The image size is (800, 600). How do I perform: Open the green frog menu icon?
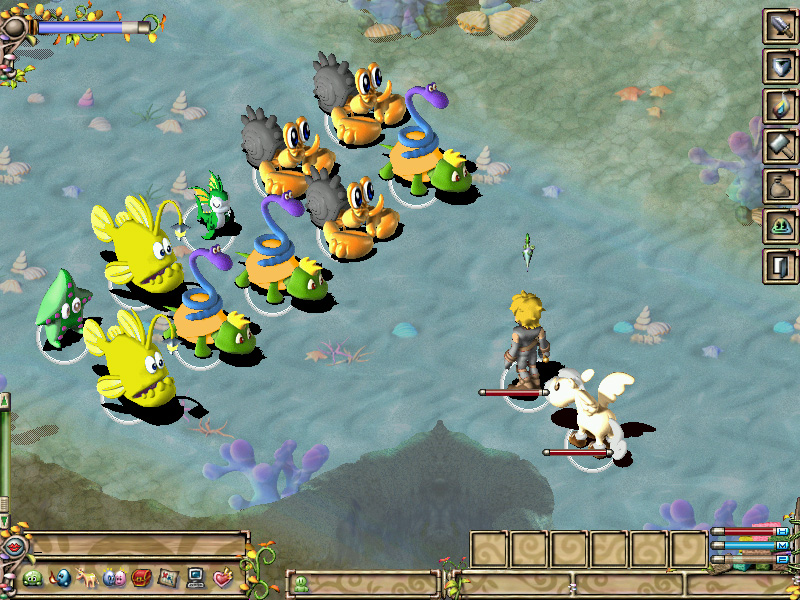tap(33, 578)
